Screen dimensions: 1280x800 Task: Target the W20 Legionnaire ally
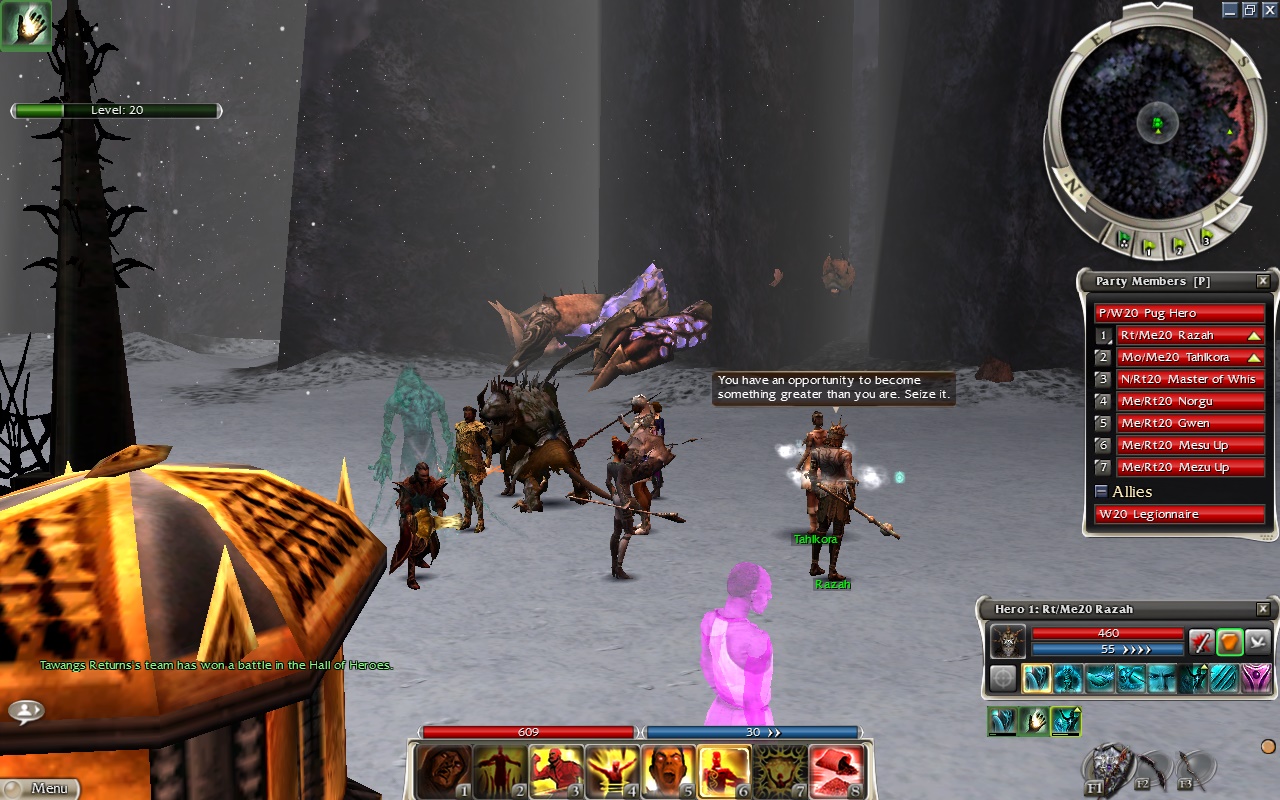pos(1180,515)
